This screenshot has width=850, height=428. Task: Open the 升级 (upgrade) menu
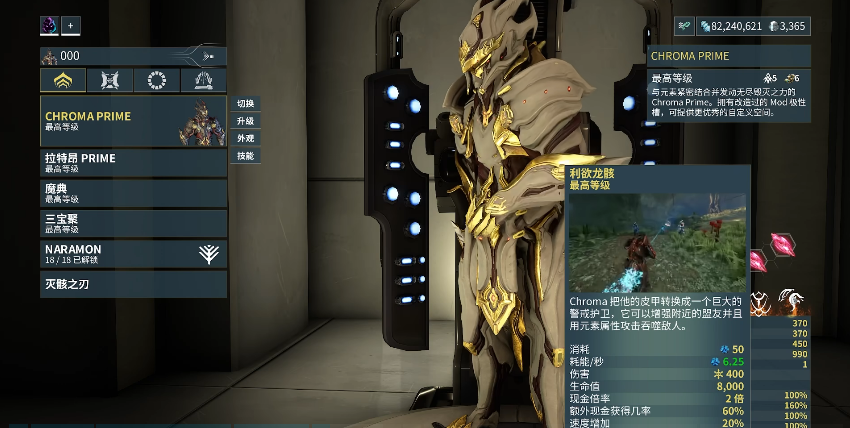coord(245,121)
